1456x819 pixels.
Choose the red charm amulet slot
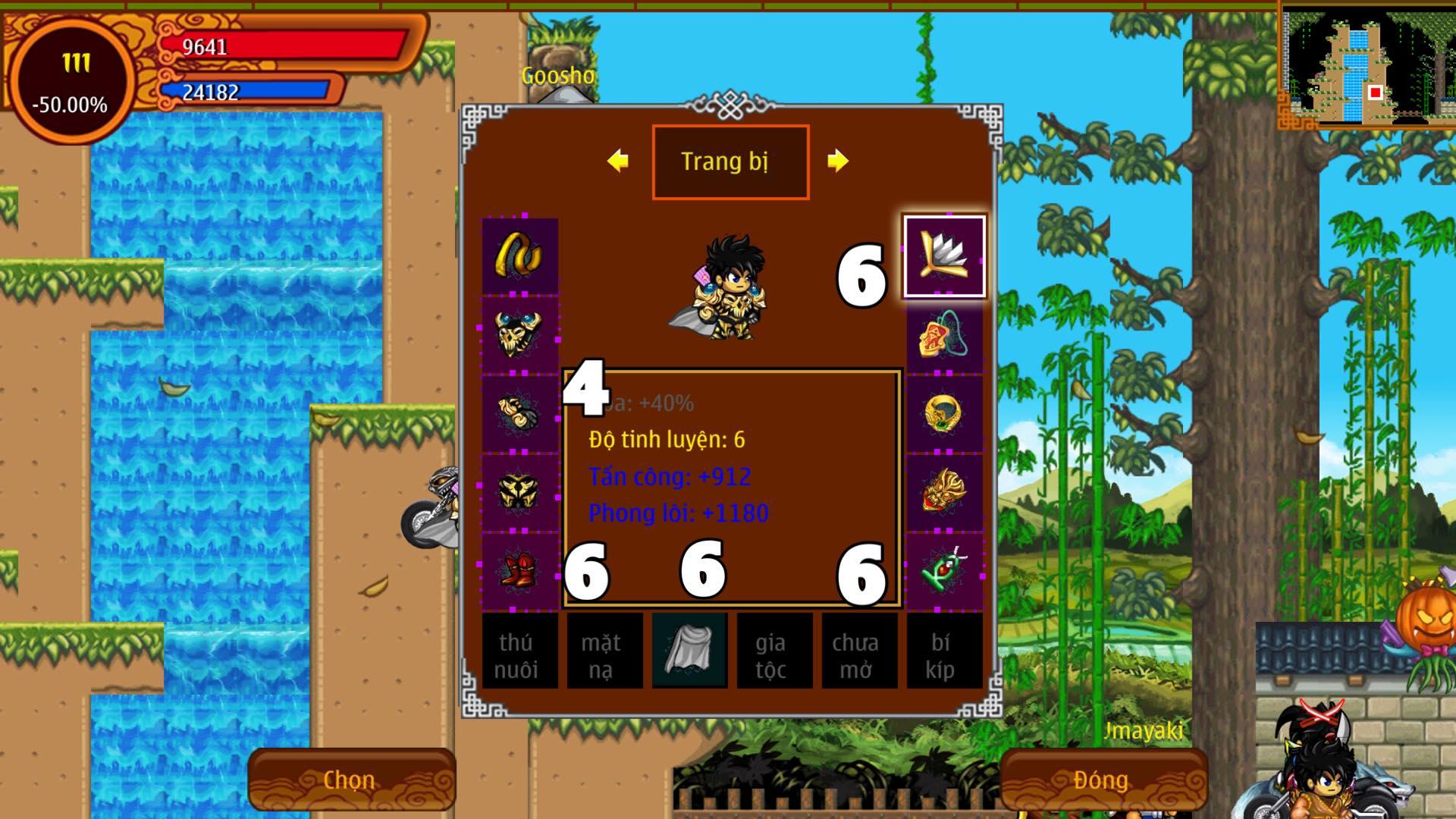click(944, 334)
